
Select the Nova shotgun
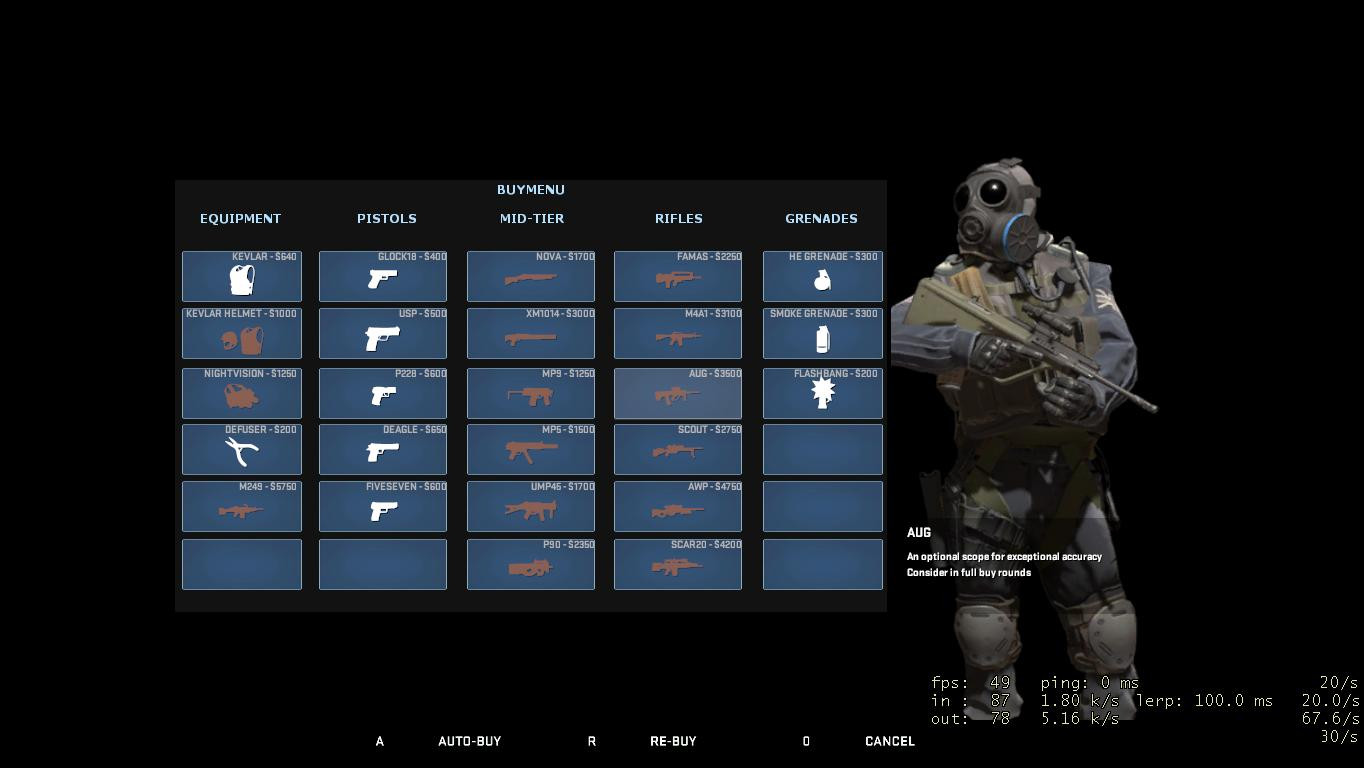coord(530,277)
